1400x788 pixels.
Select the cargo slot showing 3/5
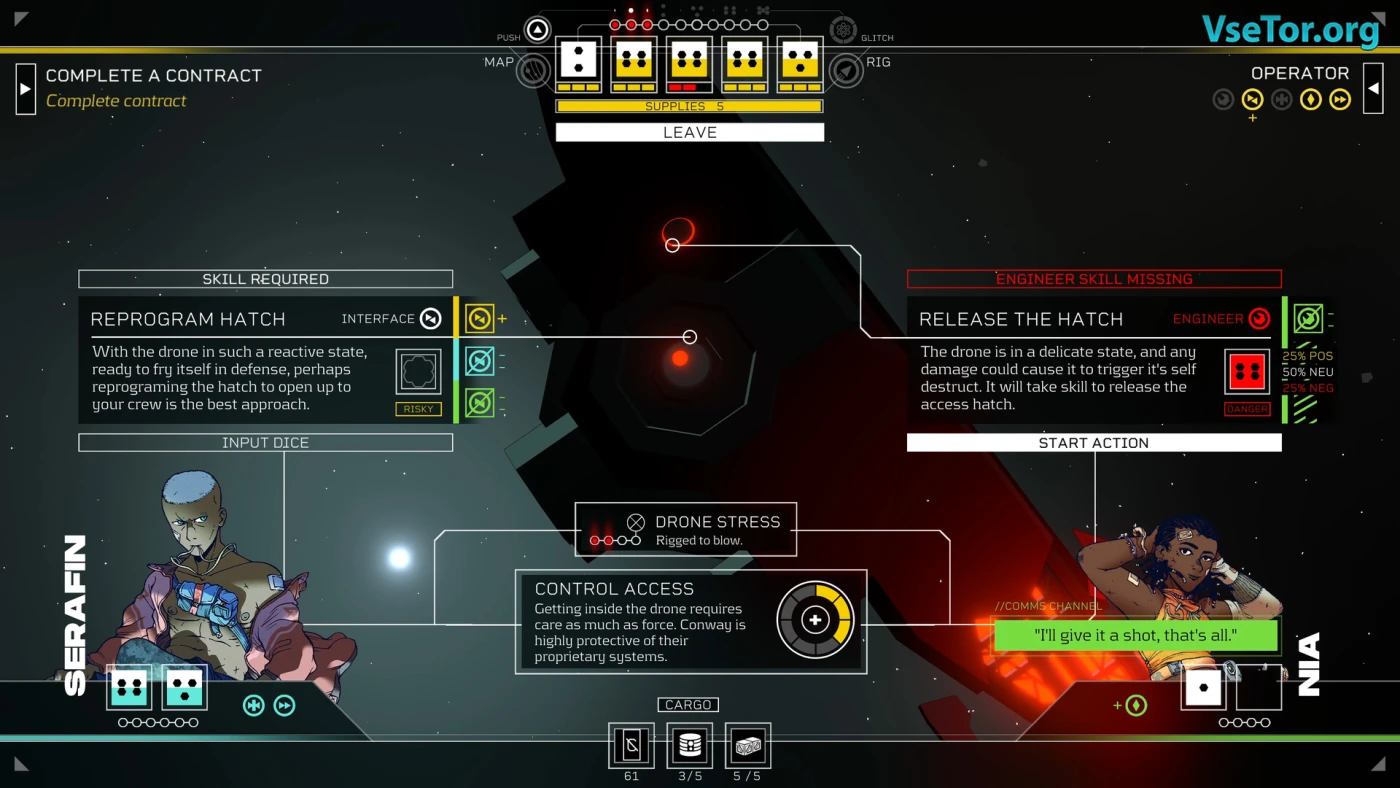click(689, 745)
